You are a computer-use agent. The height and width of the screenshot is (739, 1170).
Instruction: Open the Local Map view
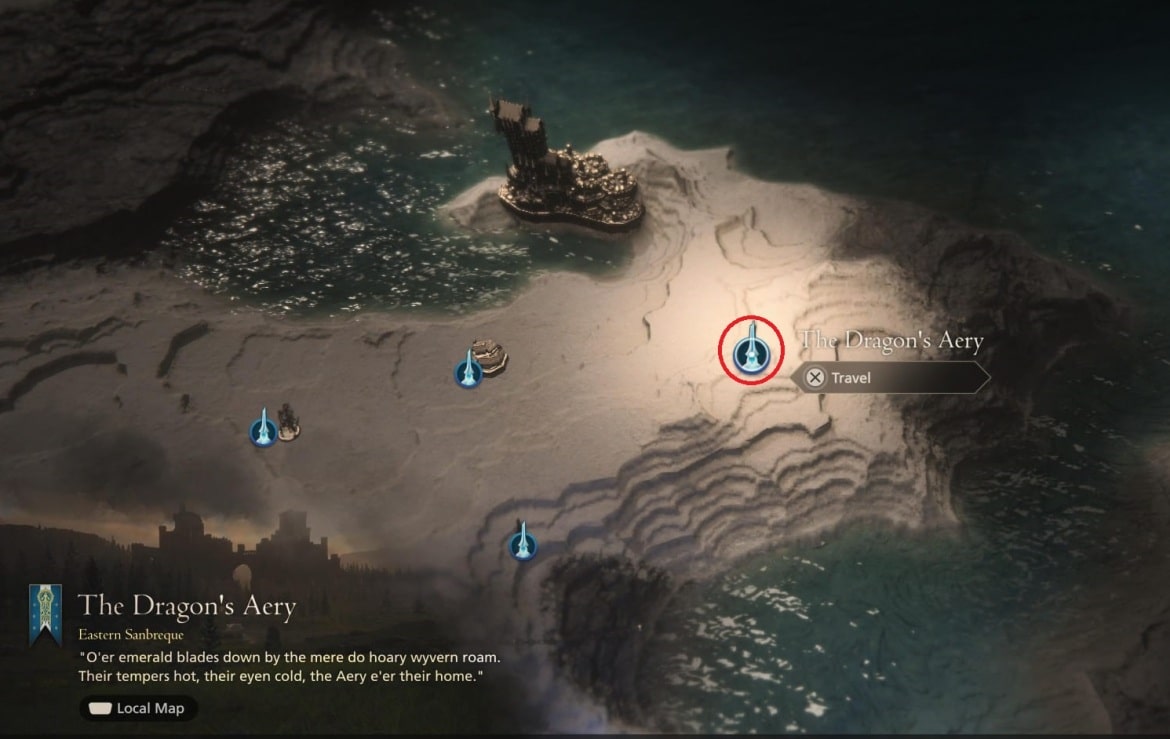tap(139, 708)
